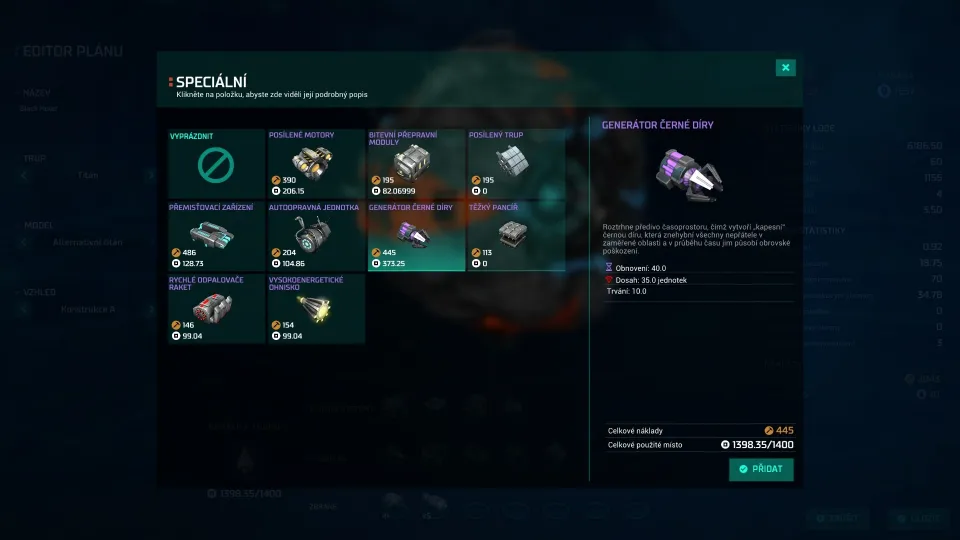Select the Přemisťovací zařízení module

(216, 236)
